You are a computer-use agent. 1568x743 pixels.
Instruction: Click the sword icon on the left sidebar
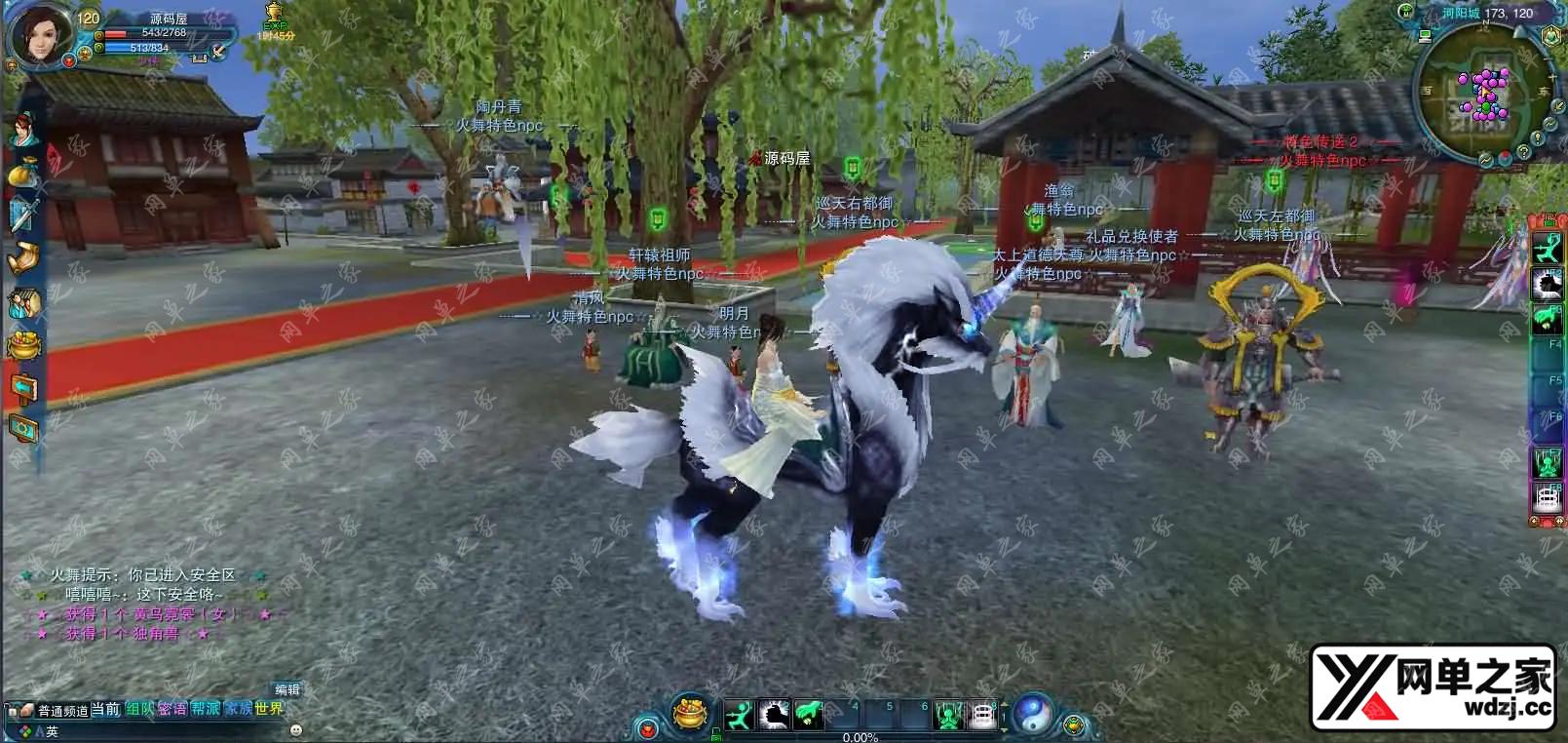coord(23,215)
